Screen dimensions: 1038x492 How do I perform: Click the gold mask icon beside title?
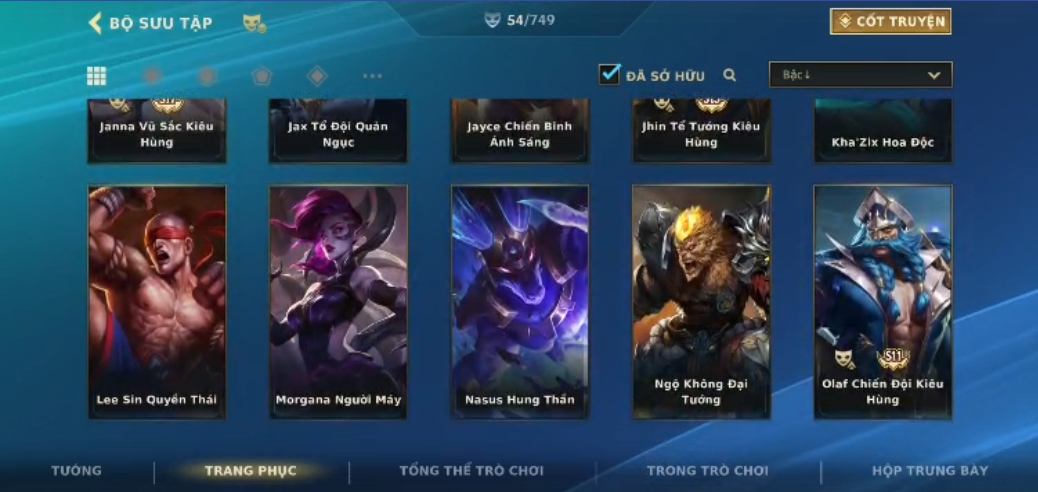254,23
